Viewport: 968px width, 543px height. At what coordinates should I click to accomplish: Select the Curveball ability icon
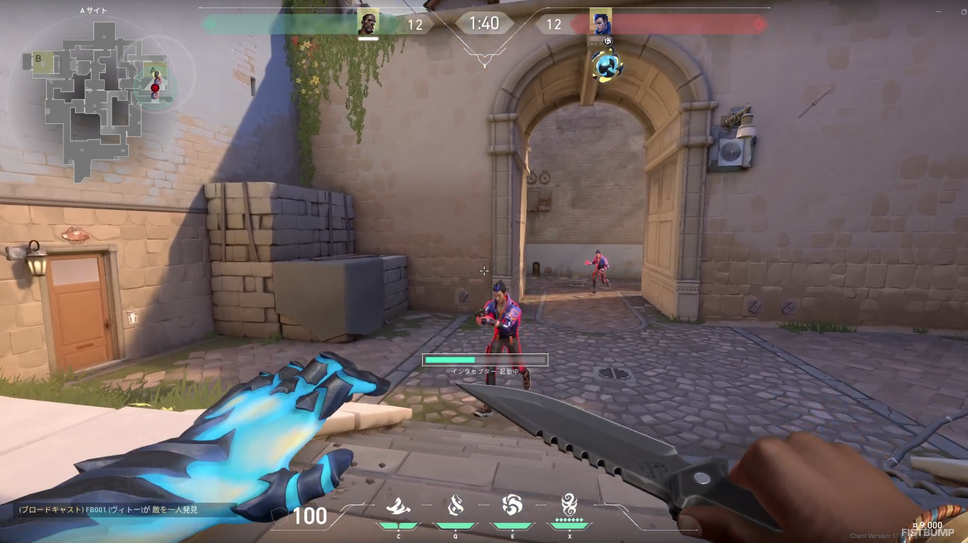point(456,506)
